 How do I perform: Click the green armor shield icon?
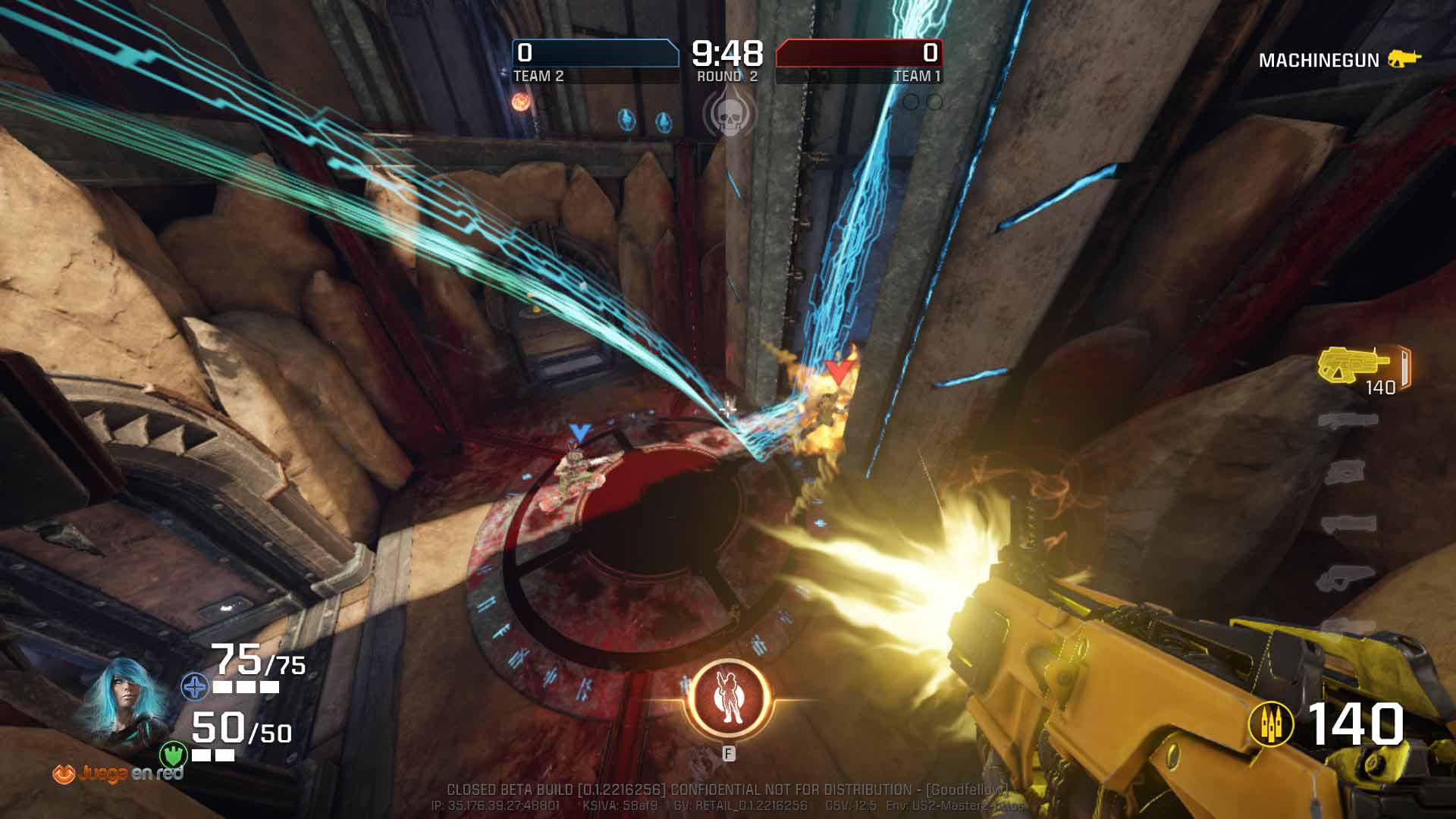click(x=174, y=755)
